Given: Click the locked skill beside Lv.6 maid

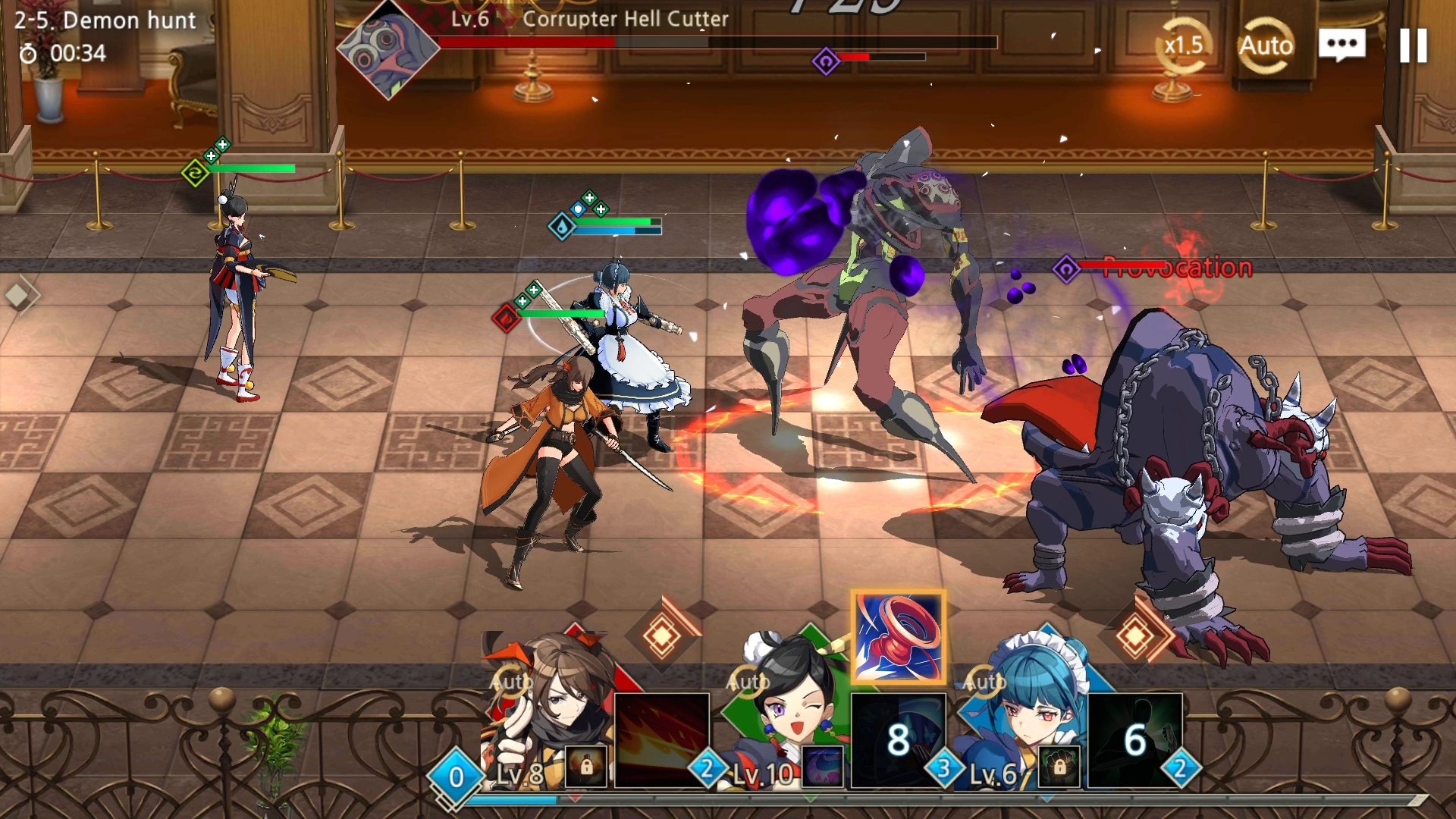Looking at the screenshot, I should point(1059,766).
